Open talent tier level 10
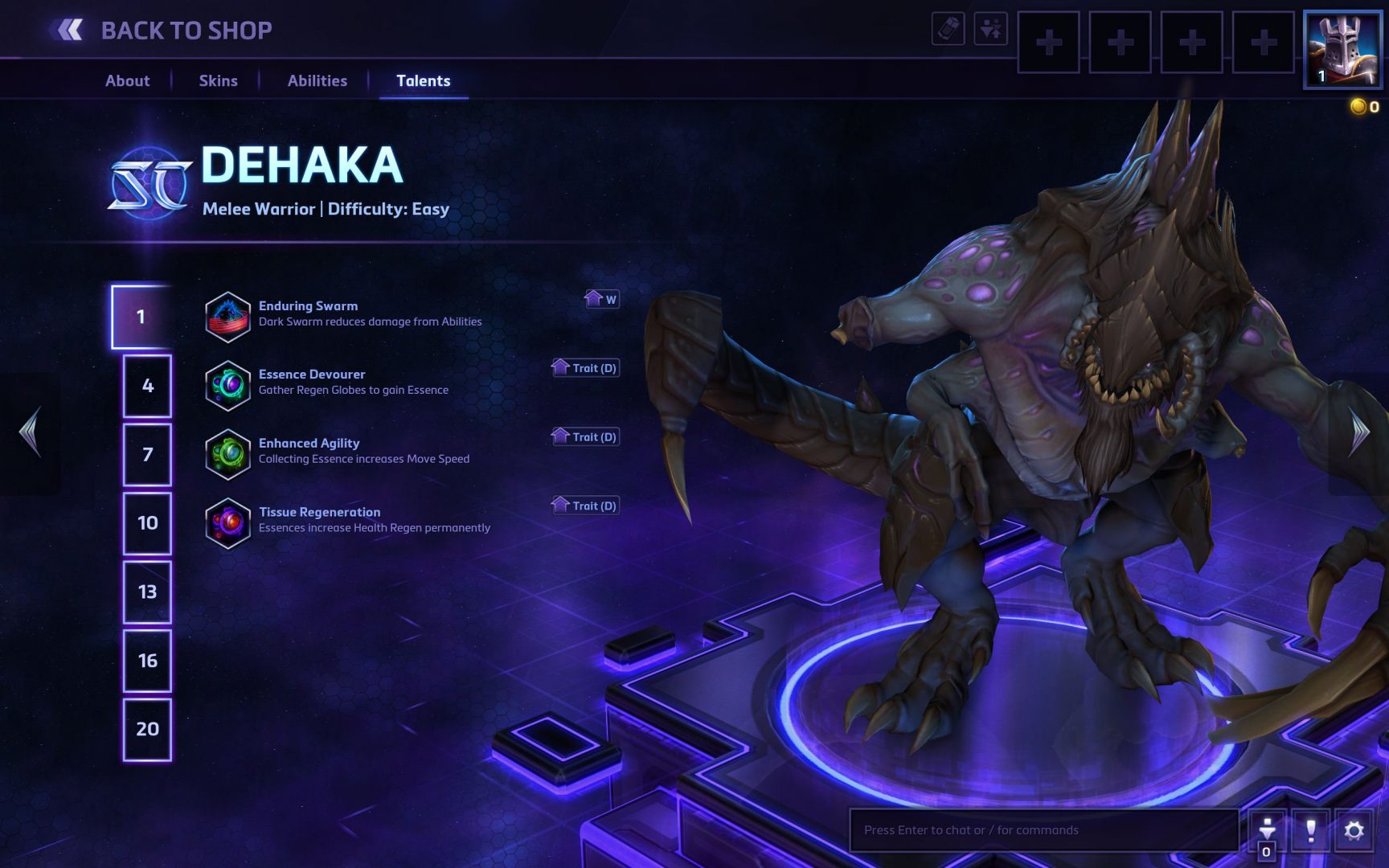The image size is (1389, 868). (147, 523)
